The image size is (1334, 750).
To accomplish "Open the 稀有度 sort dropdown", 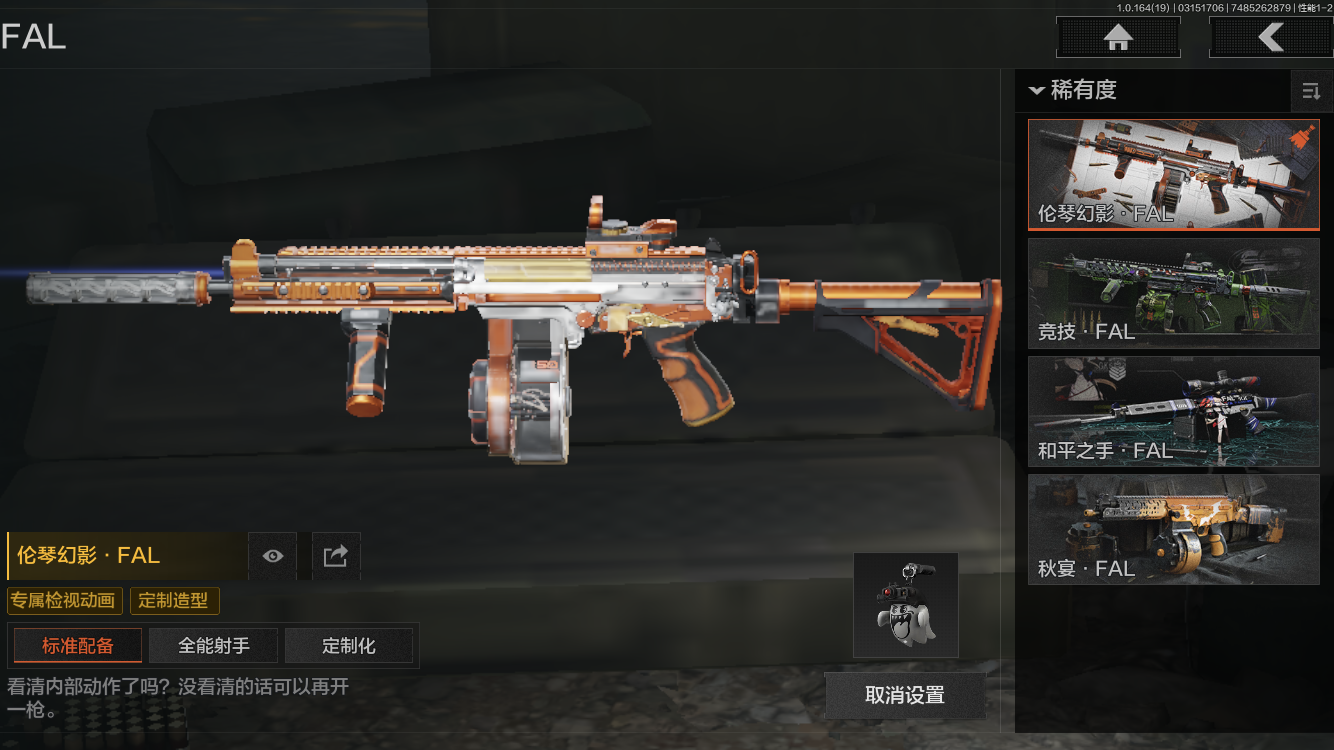I will pos(1072,90).
